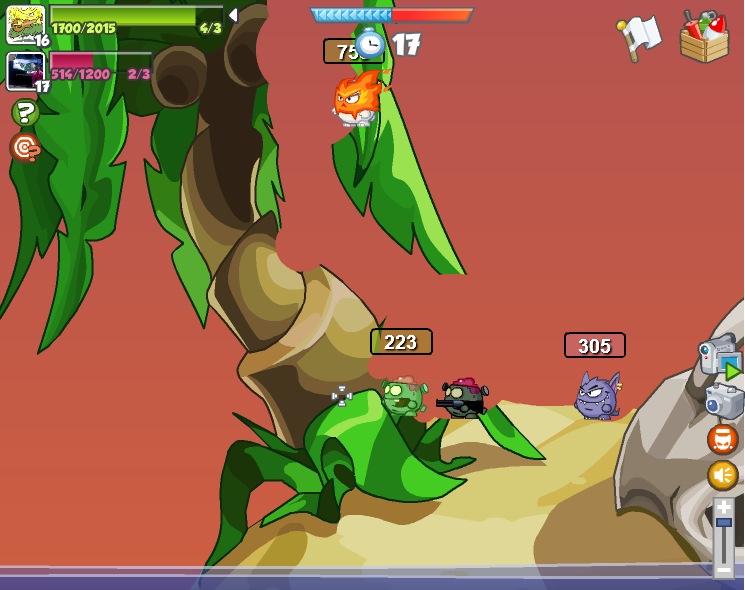Screen dimensions: 745x590
Task: Open the green question mark help
Action: tap(25, 112)
